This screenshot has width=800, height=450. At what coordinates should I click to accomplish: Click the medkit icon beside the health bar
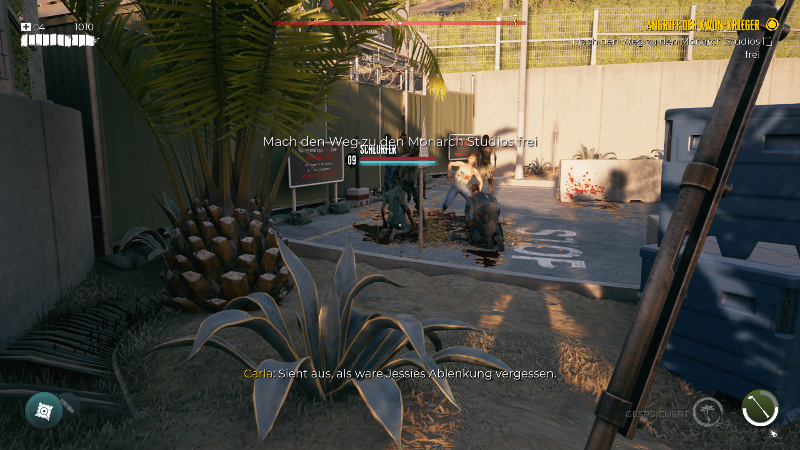pos(26,27)
